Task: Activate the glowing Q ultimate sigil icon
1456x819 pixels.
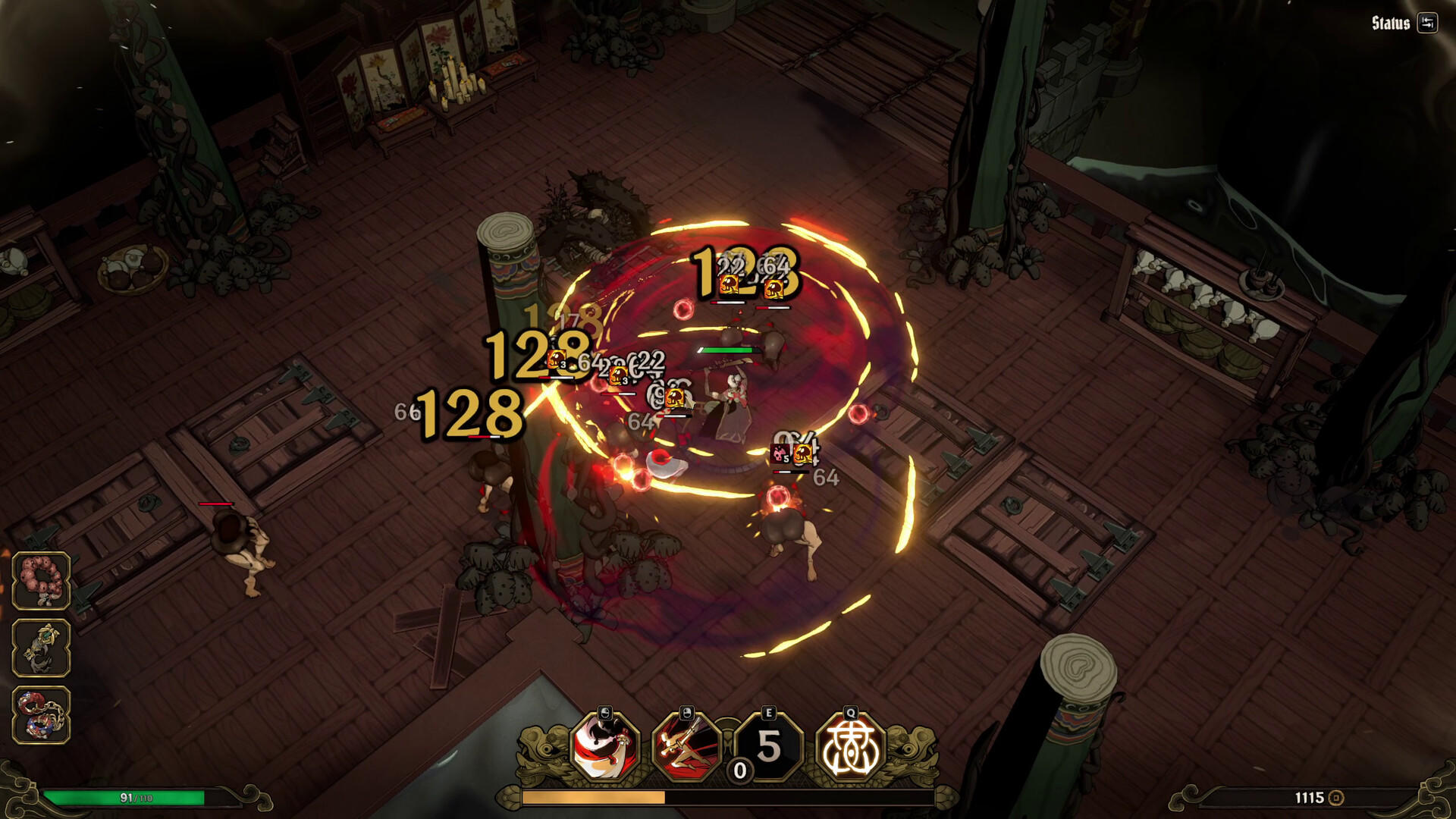Action: pos(851,748)
